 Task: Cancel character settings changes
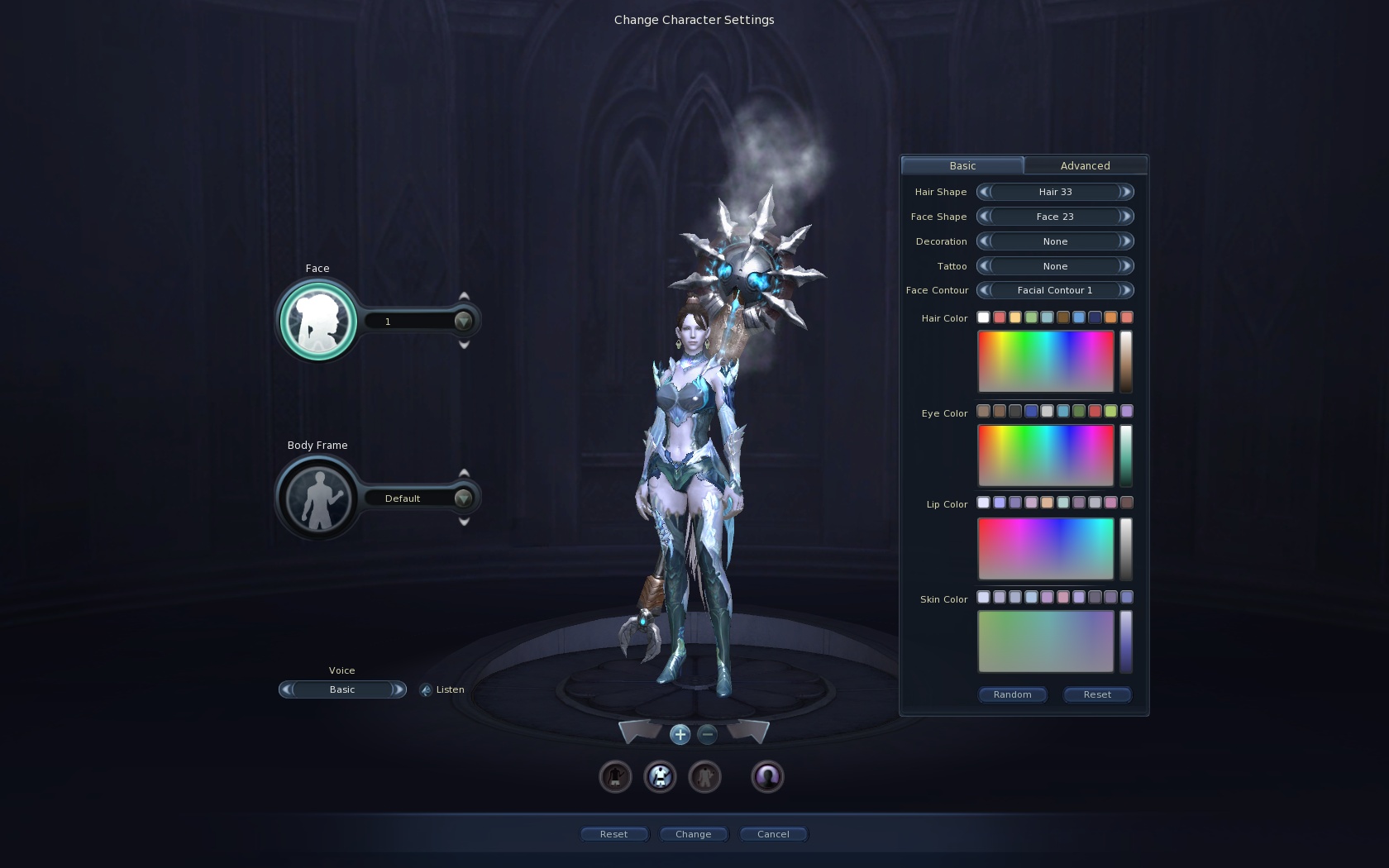tap(773, 834)
